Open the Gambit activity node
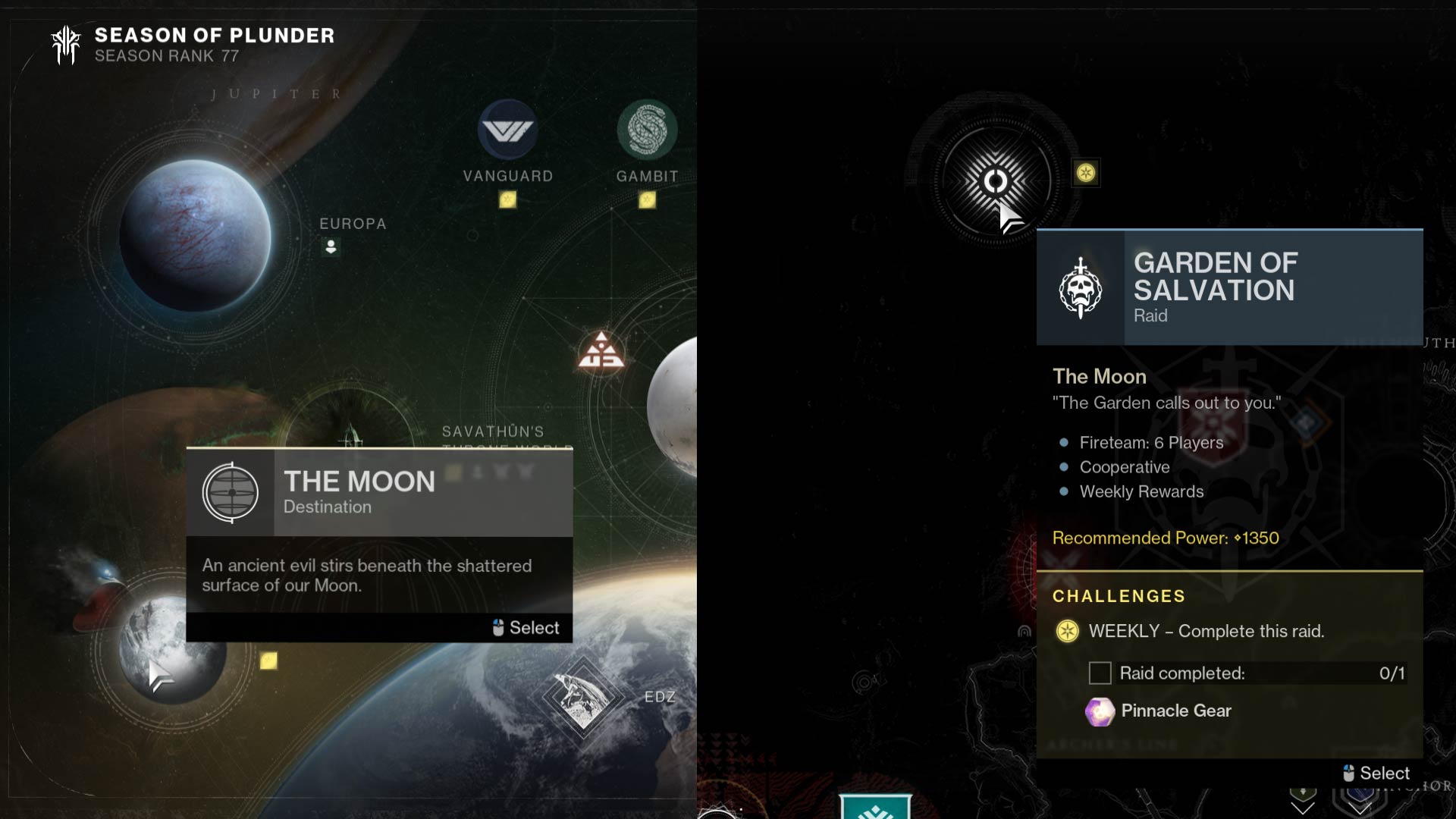The image size is (1456, 819). coord(647,130)
